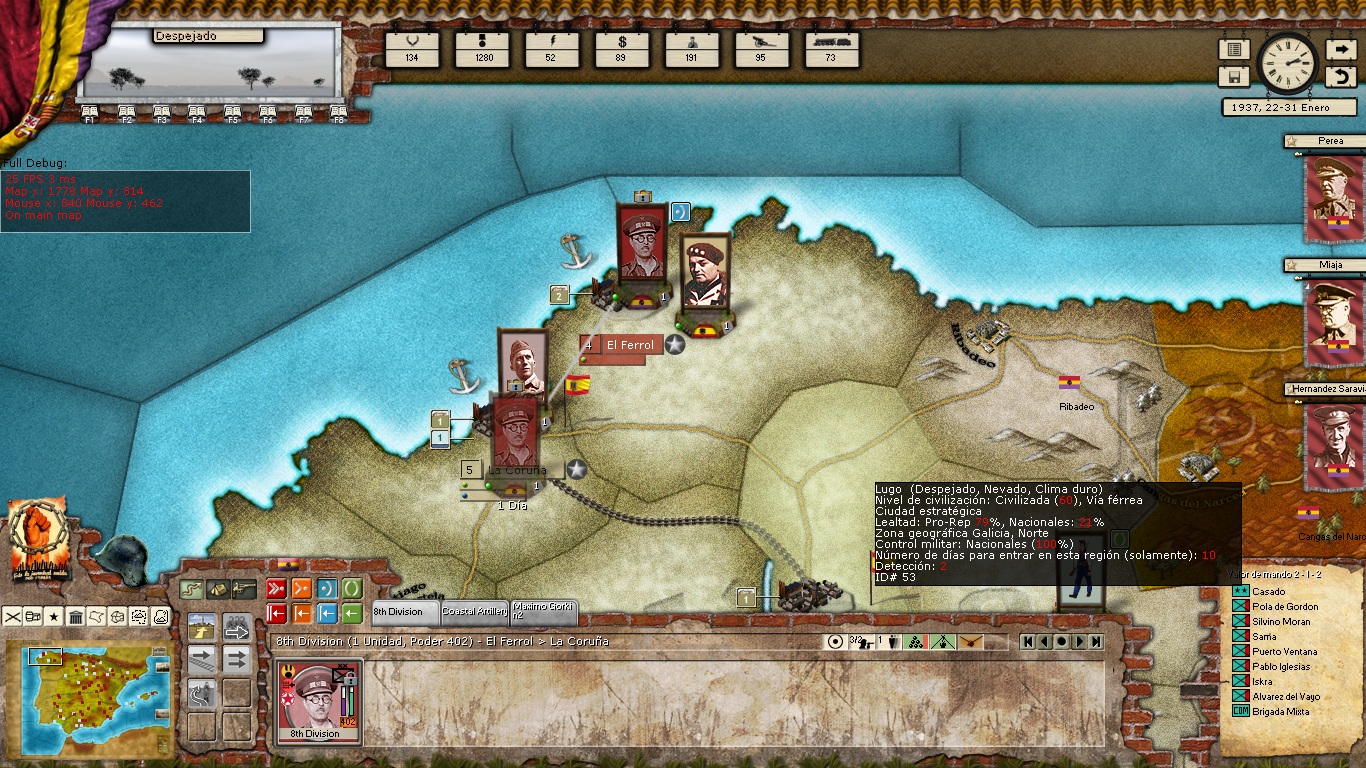Switch to the Coastal Artillery unit tab

[475, 612]
